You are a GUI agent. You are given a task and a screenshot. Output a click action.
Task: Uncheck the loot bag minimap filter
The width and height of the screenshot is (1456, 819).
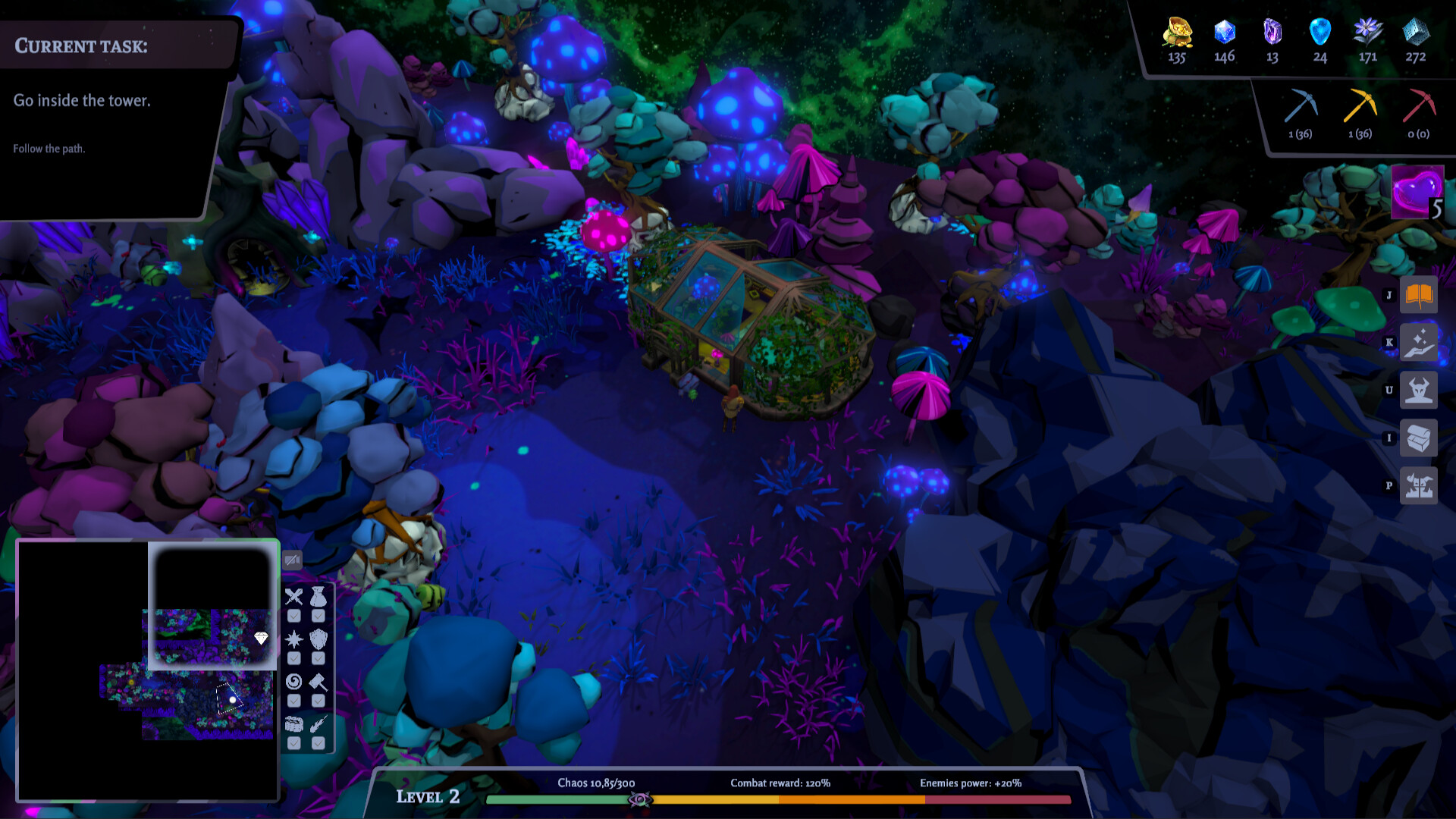coord(318,616)
